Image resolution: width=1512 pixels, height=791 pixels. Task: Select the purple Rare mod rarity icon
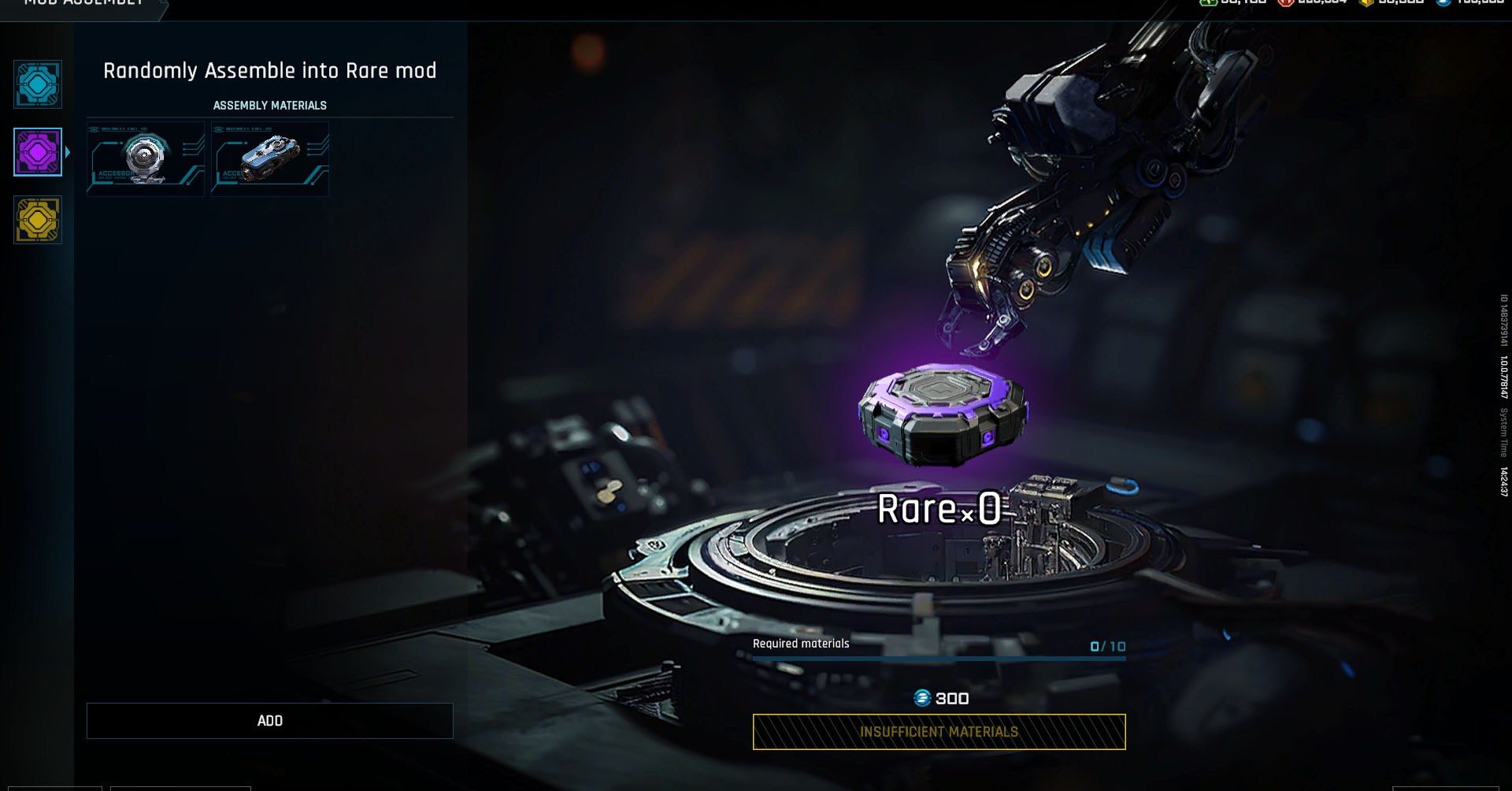tap(36, 153)
